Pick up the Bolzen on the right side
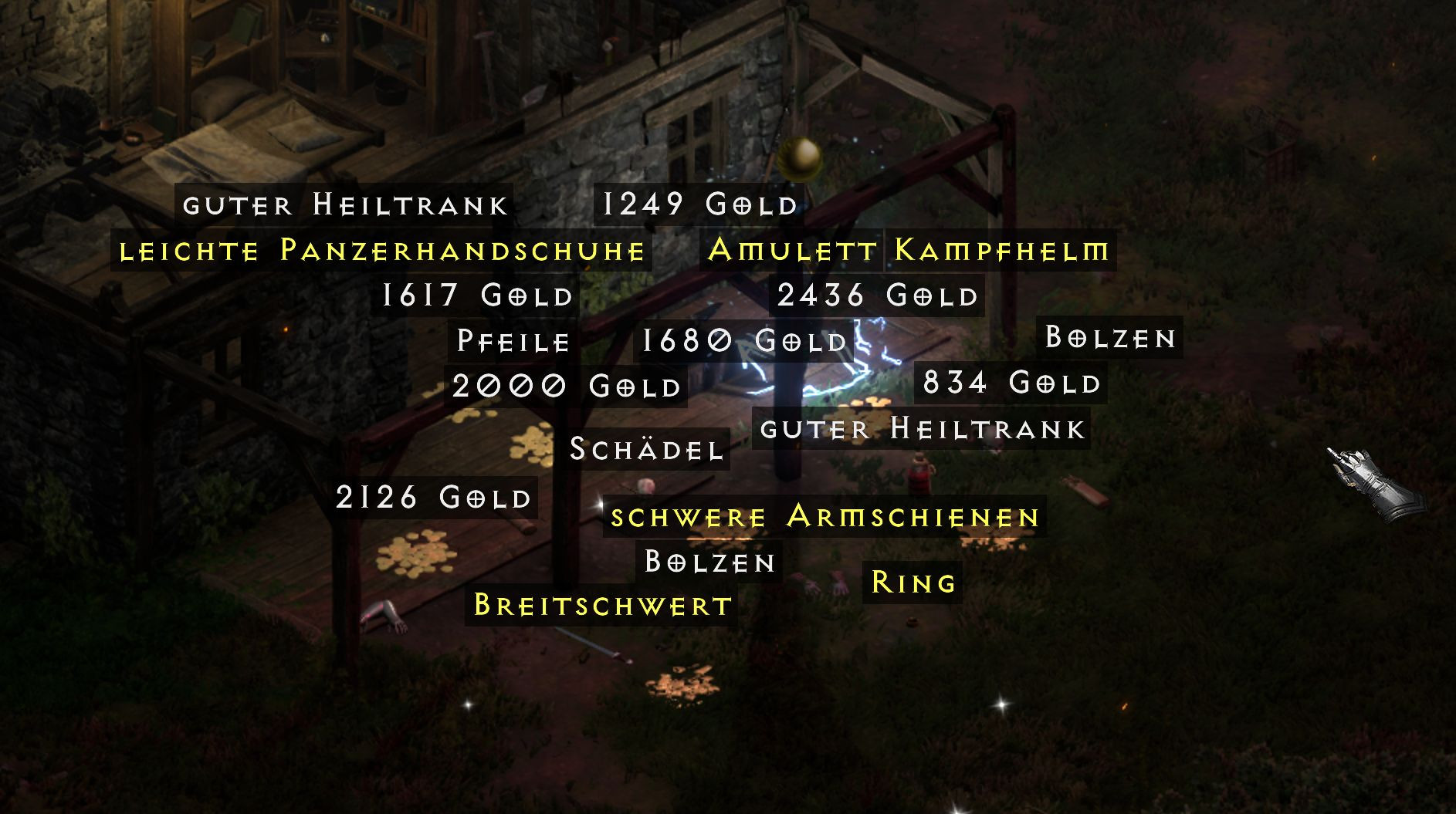This screenshot has width=1456, height=814. click(x=1112, y=336)
